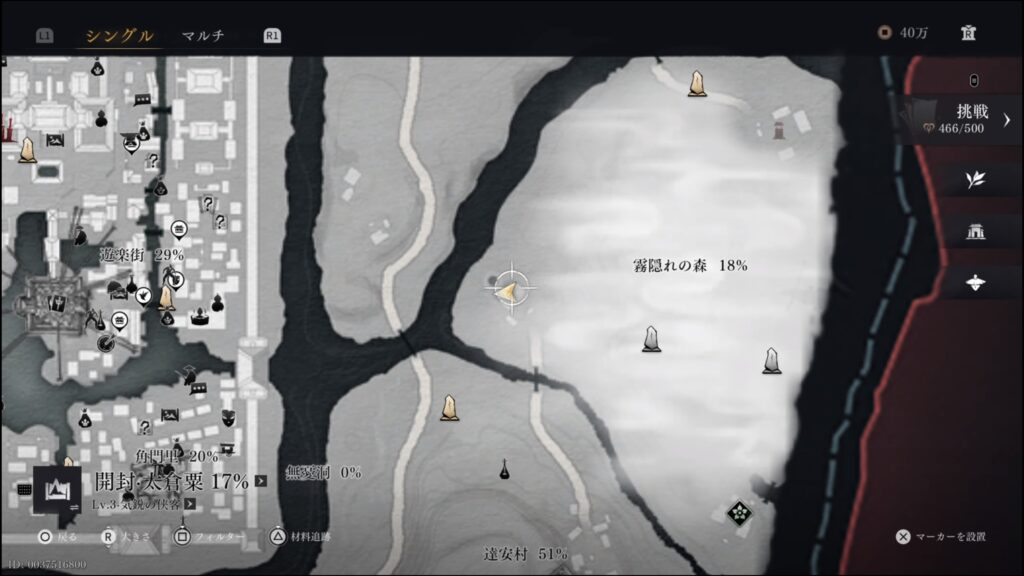The height and width of the screenshot is (576, 1024).
Task: Select the tea leaf icon on the side panel
Action: 975,180
